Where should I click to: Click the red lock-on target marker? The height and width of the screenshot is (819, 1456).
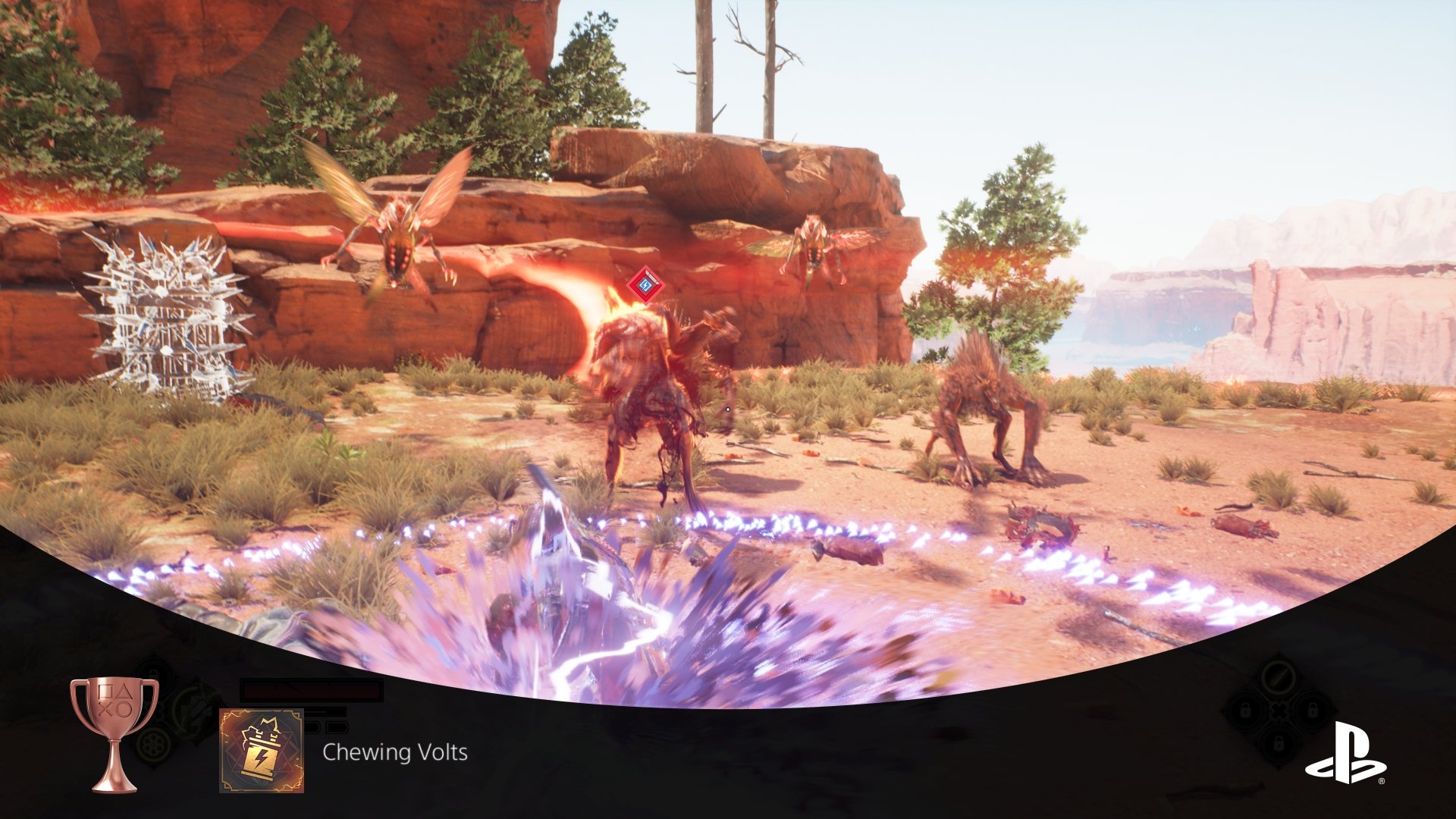(x=645, y=286)
